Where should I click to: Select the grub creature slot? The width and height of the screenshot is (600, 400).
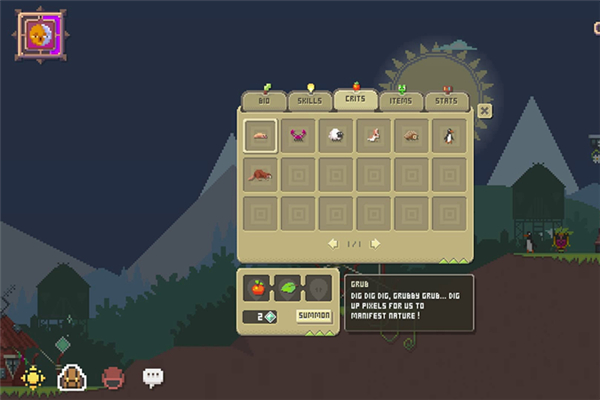(x=260, y=135)
